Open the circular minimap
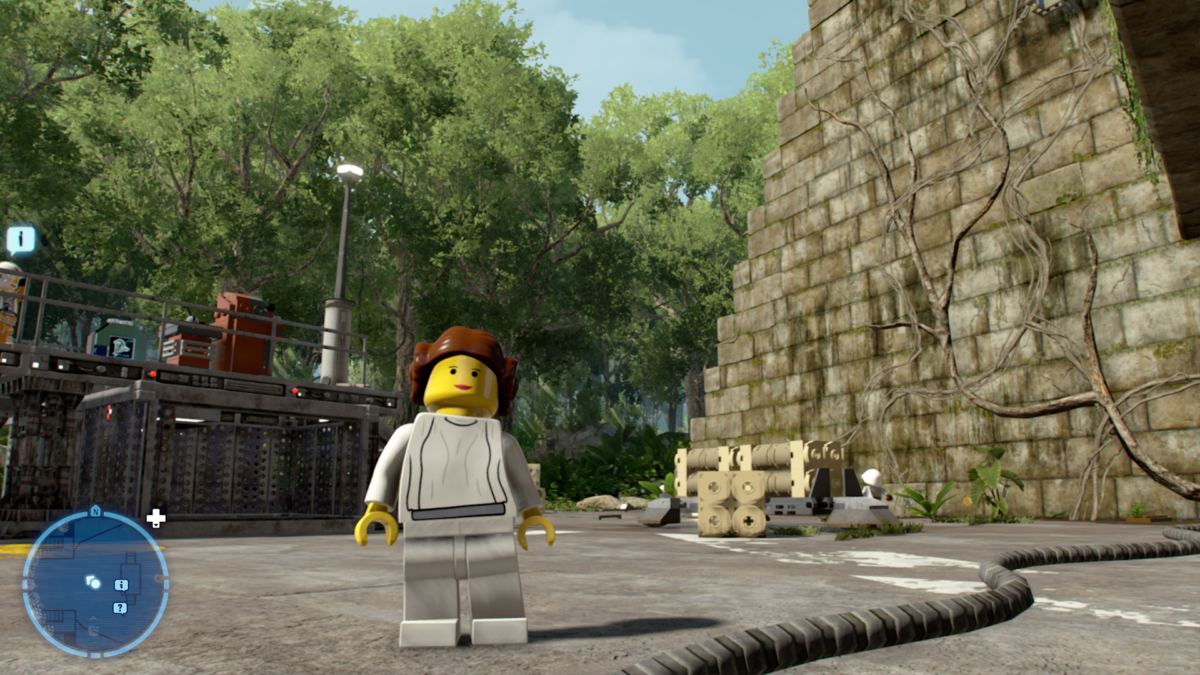The width and height of the screenshot is (1200, 675). (x=95, y=583)
